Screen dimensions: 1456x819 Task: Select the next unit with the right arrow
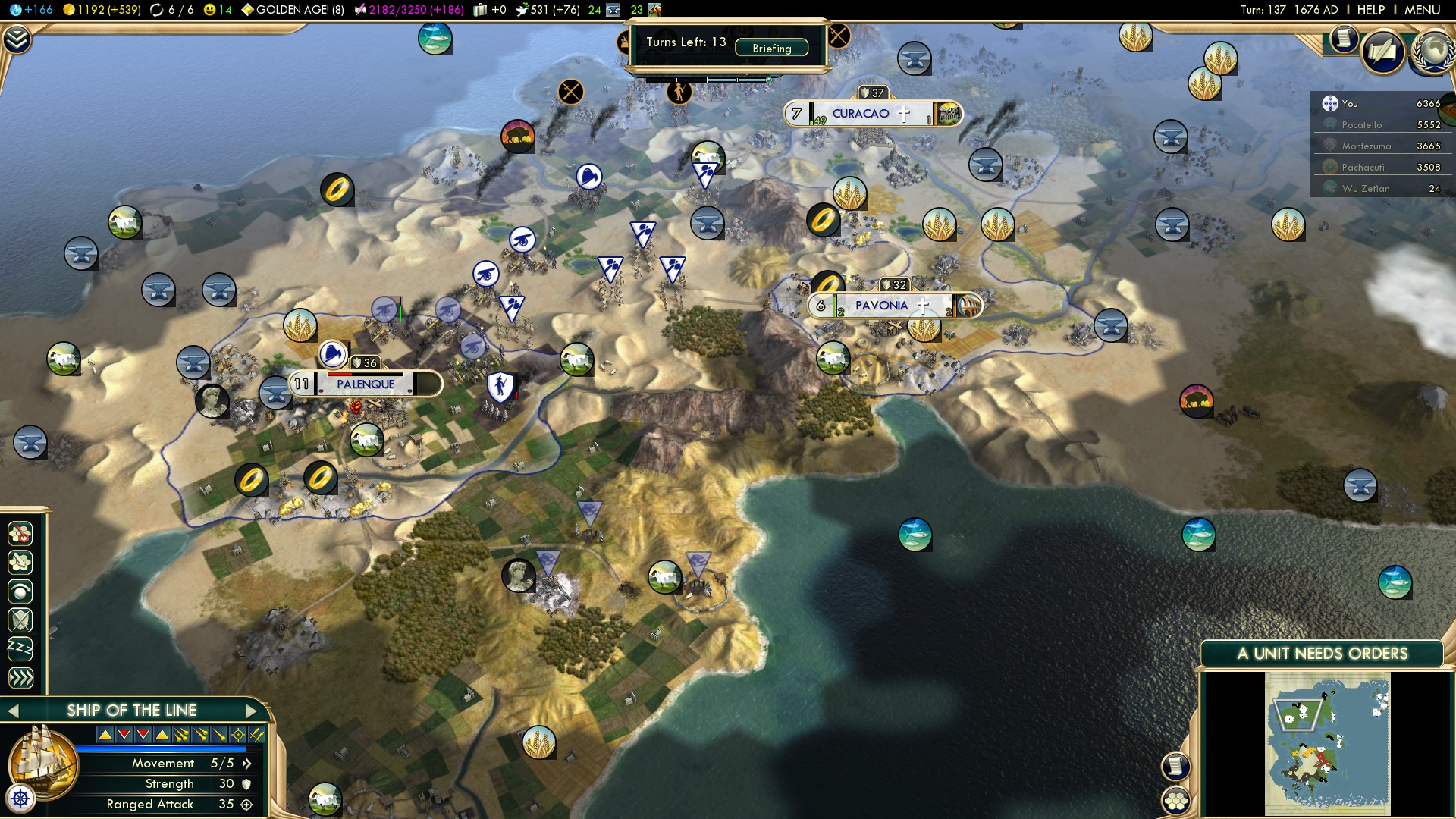pos(252,711)
